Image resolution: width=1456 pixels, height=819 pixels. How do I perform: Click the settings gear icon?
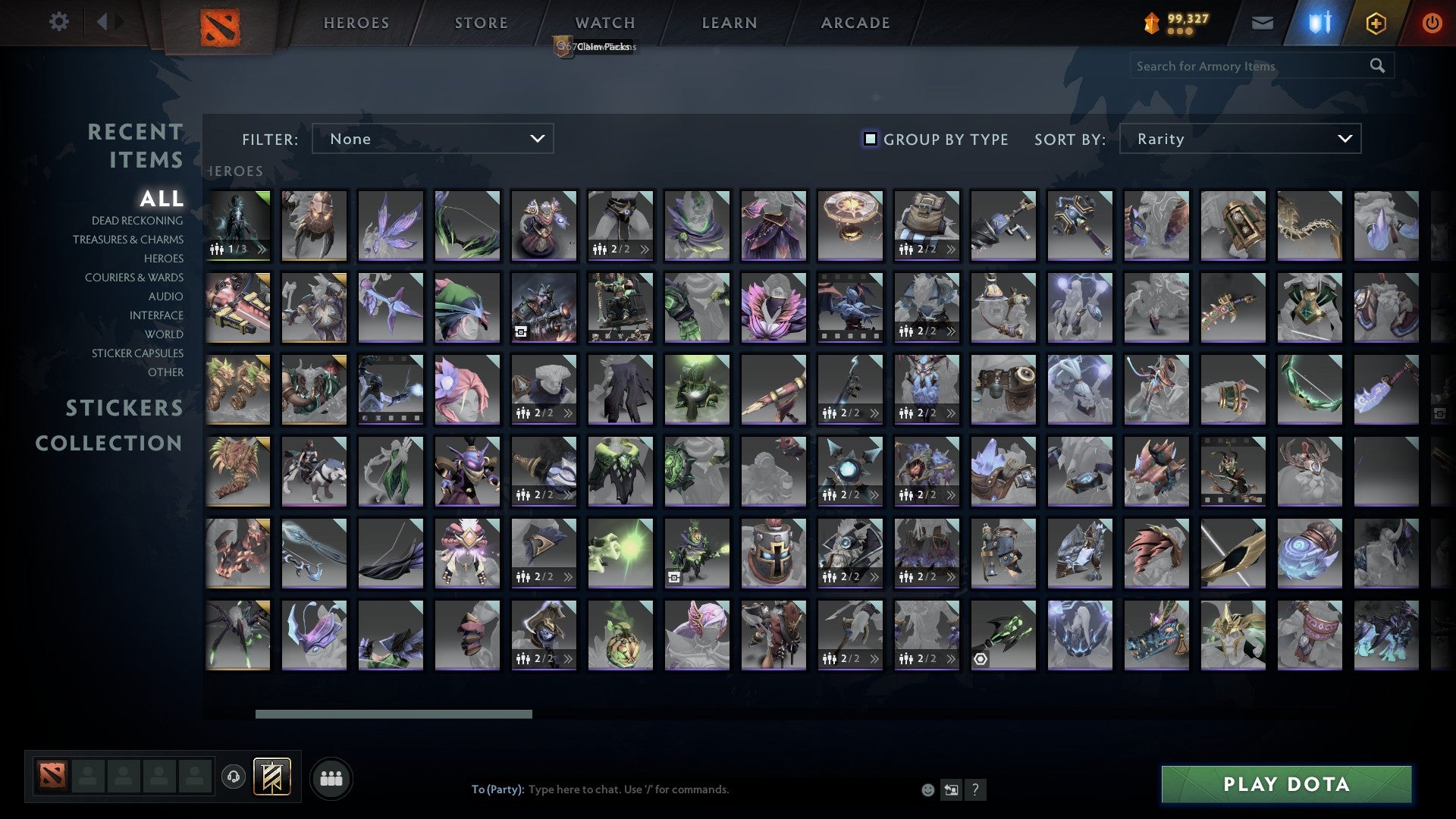[x=58, y=22]
